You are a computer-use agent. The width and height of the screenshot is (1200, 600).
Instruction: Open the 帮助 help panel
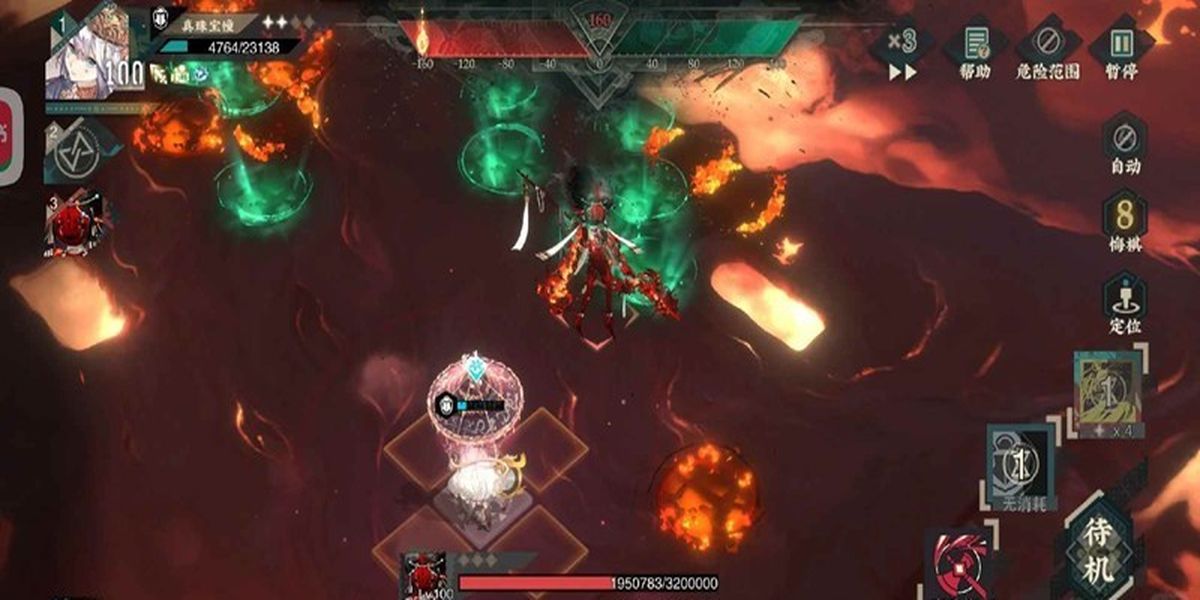(x=975, y=52)
